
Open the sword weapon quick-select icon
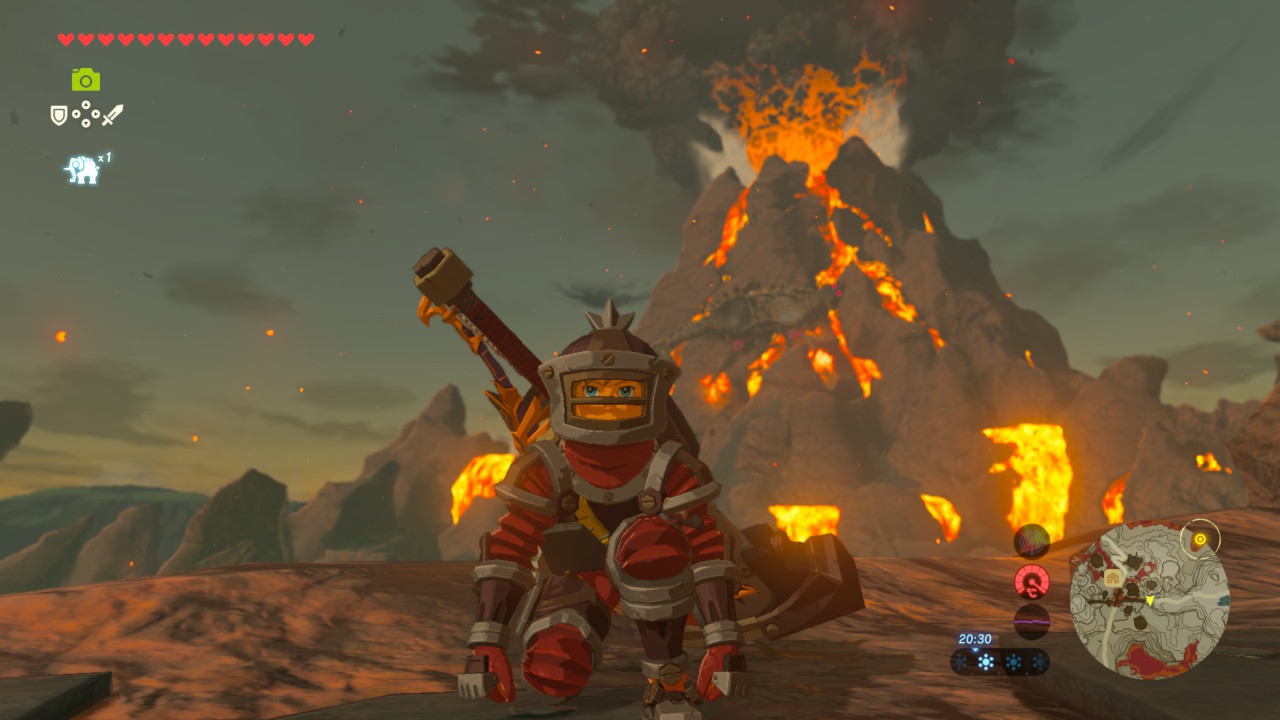click(x=112, y=115)
